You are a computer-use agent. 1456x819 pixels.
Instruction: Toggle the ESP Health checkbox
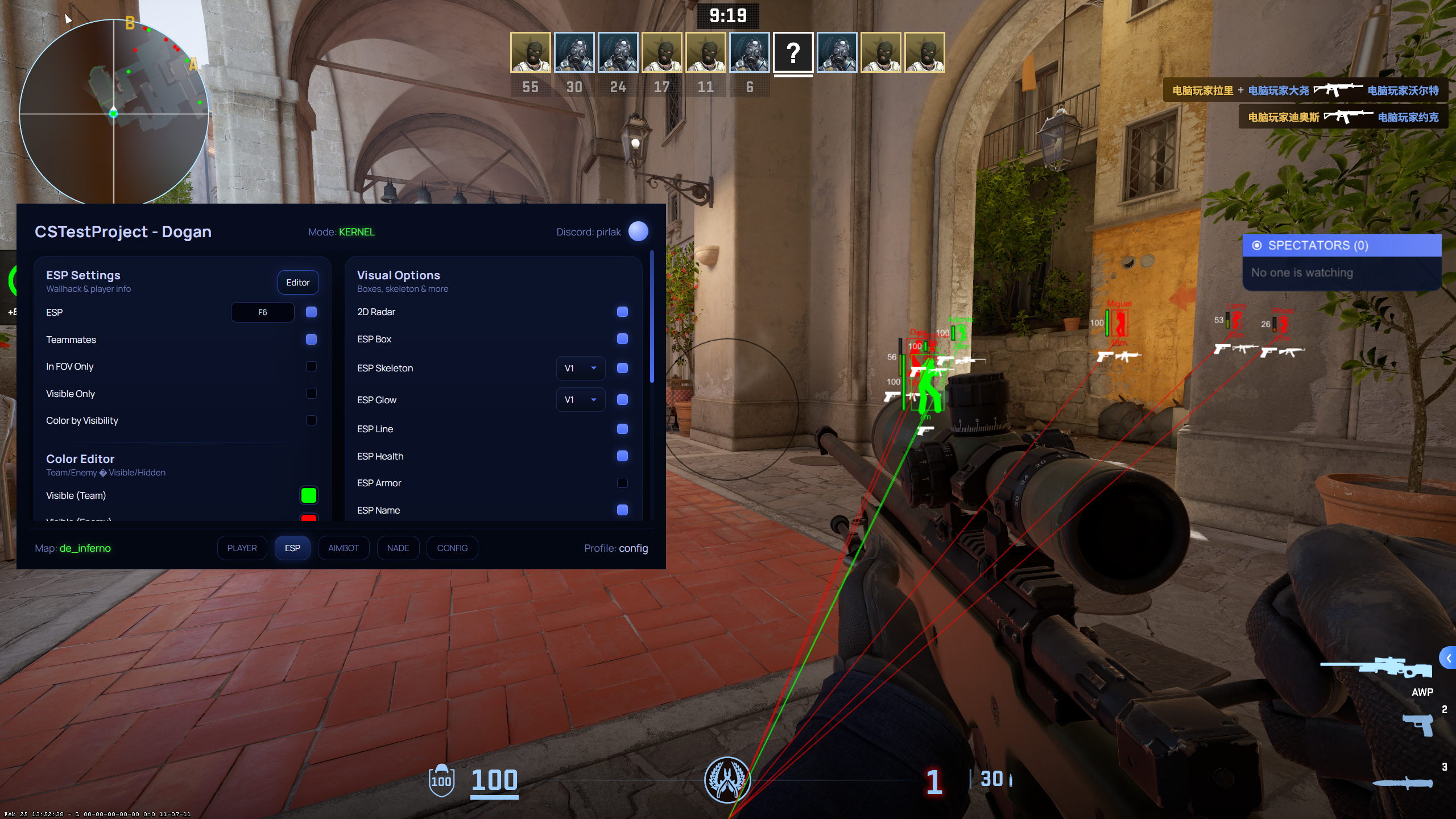pyautogui.click(x=622, y=456)
